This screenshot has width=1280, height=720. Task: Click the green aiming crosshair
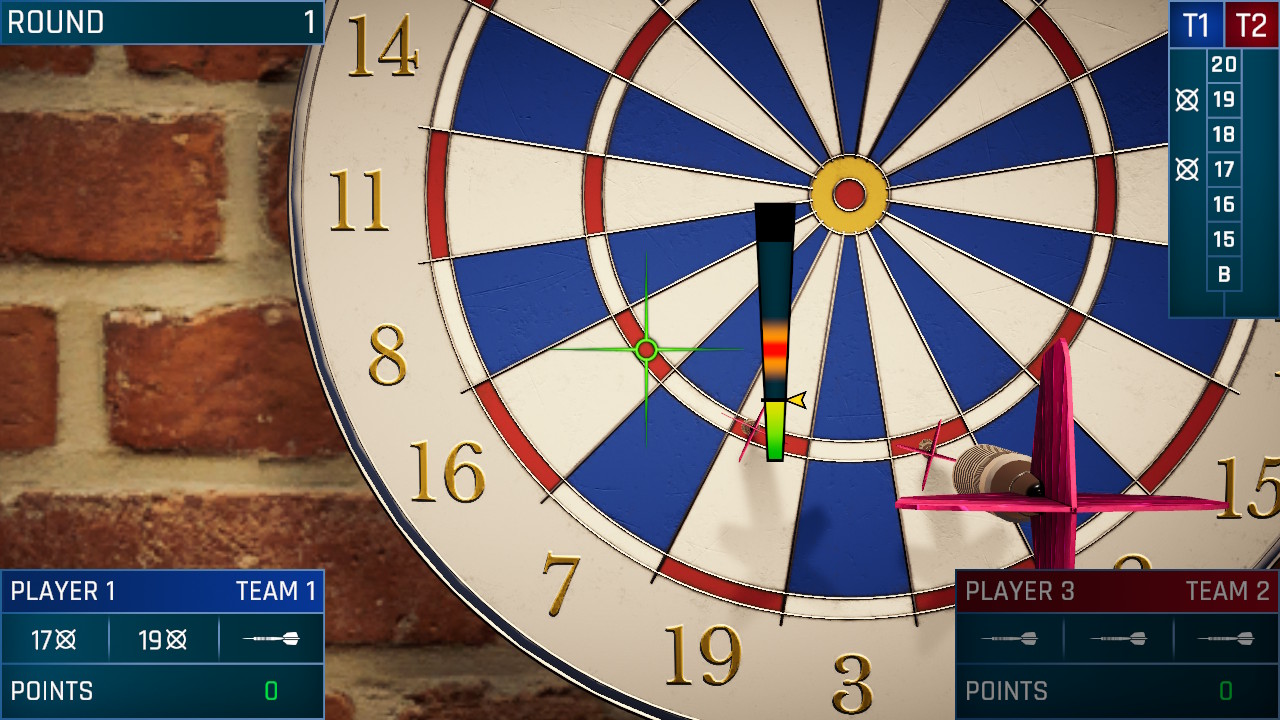[646, 350]
